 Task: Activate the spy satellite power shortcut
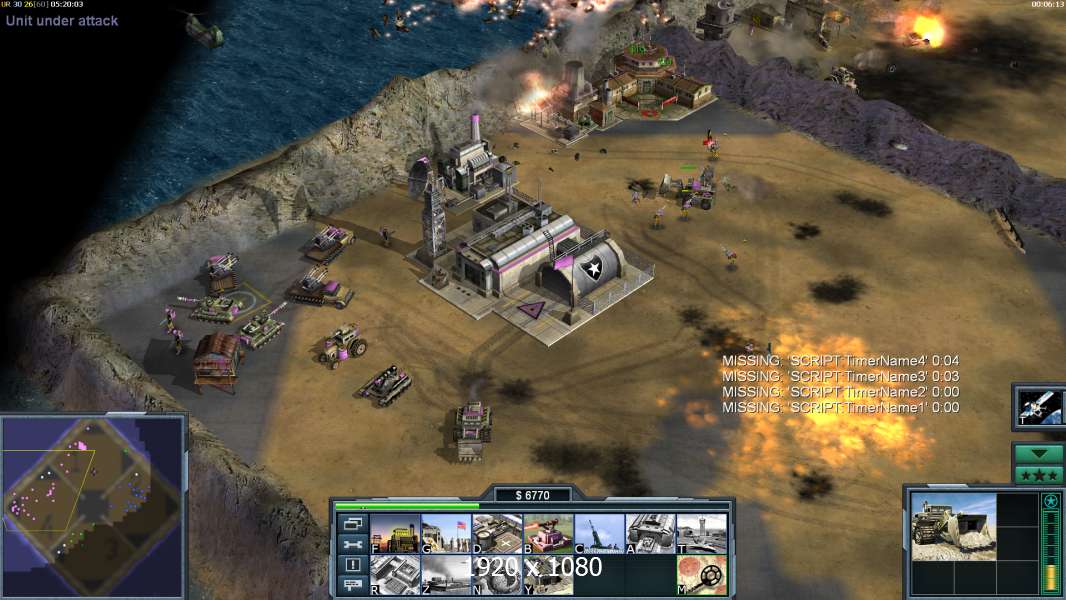point(1039,406)
